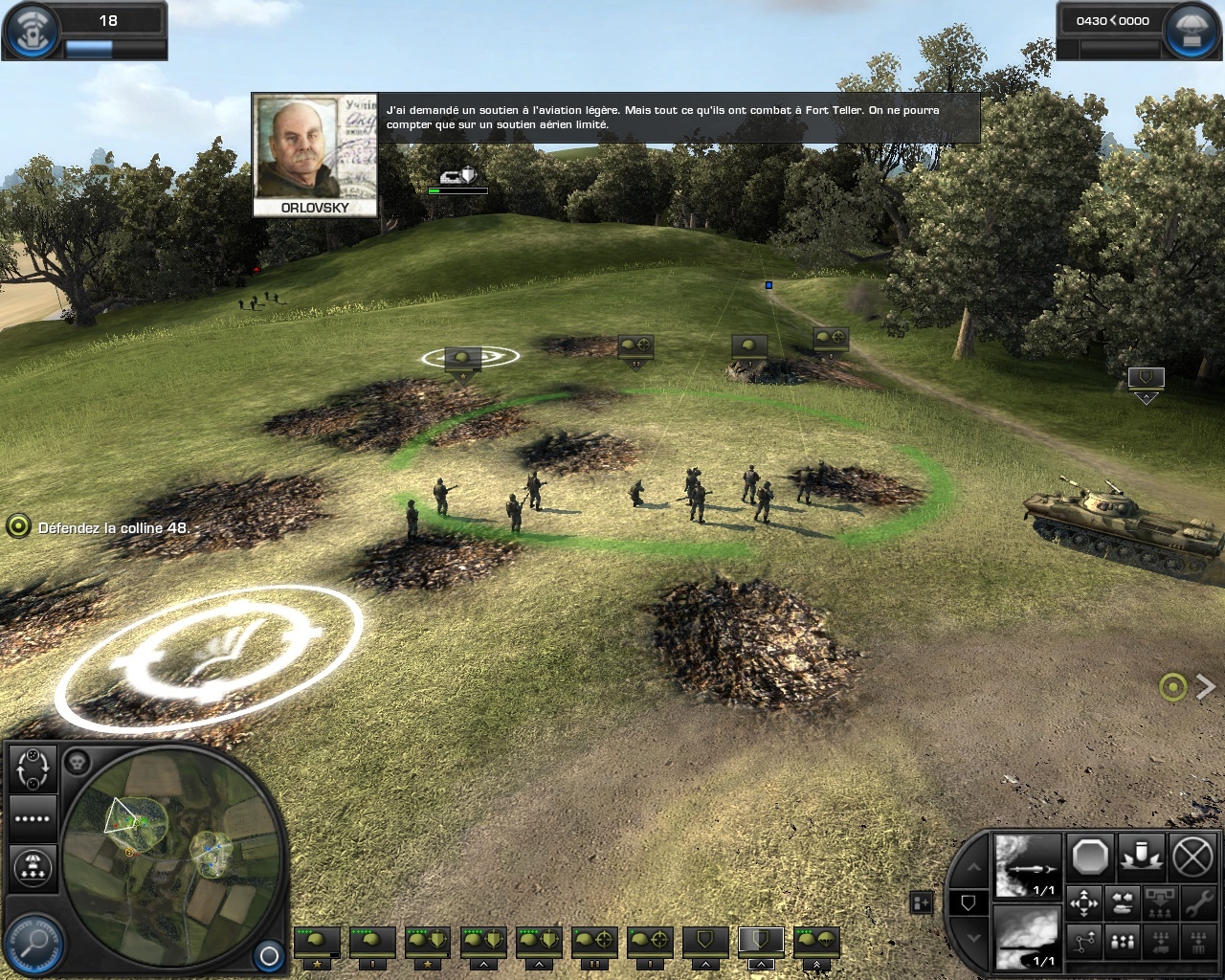Screen dimensions: 1225x980
Task: Activate the missile special ability
Action: [x=1028, y=867]
